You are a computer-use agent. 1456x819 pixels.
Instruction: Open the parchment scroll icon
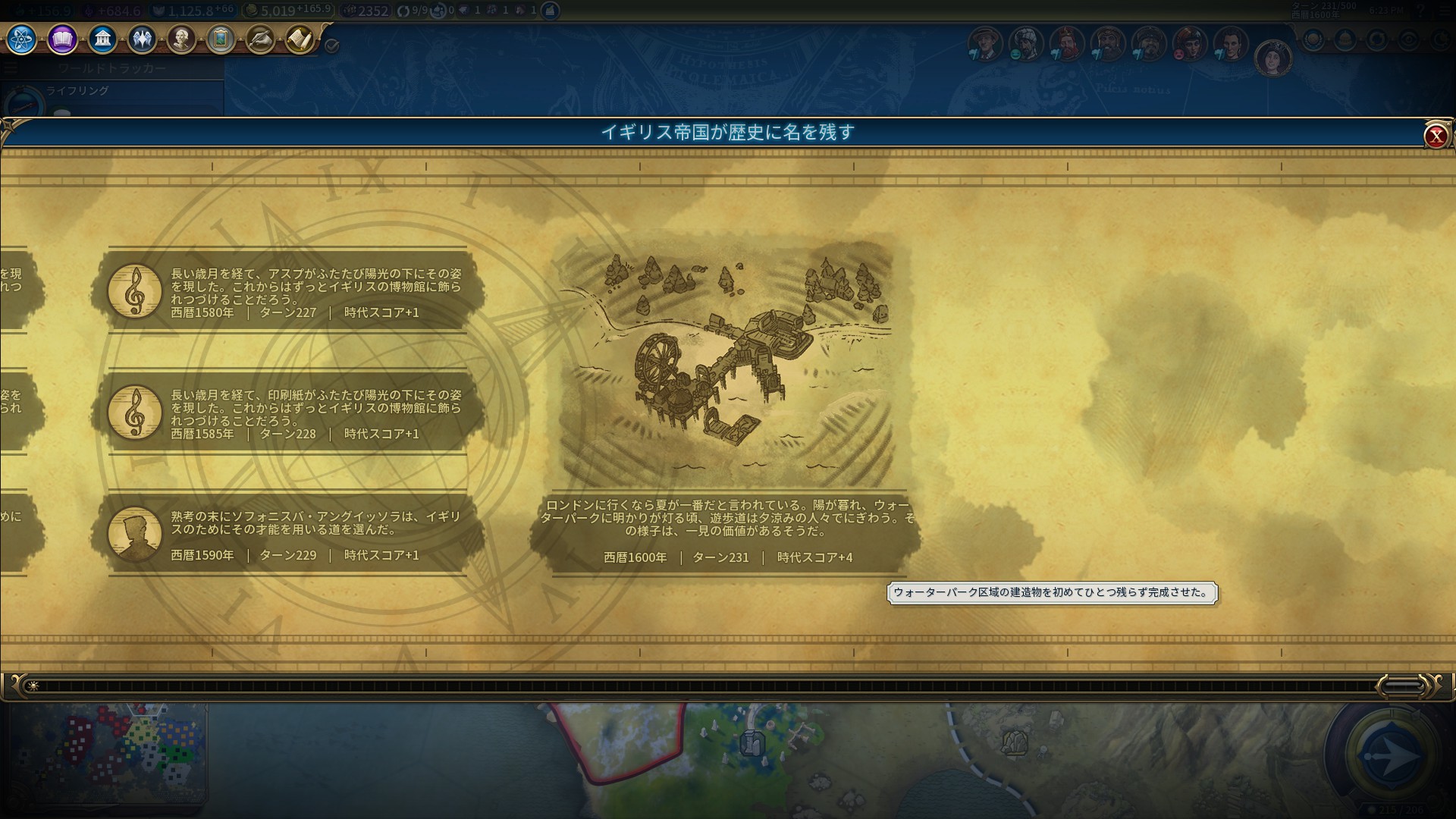coord(300,39)
